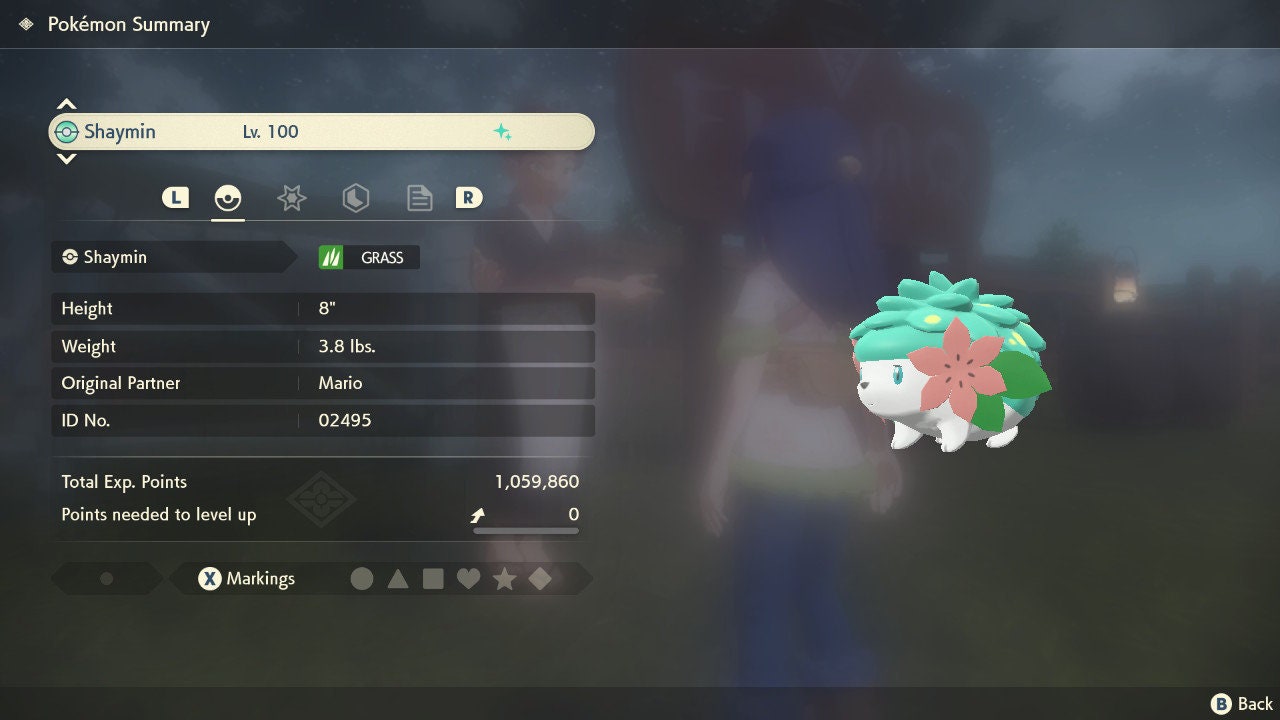Open the document notes tab

pos(419,198)
